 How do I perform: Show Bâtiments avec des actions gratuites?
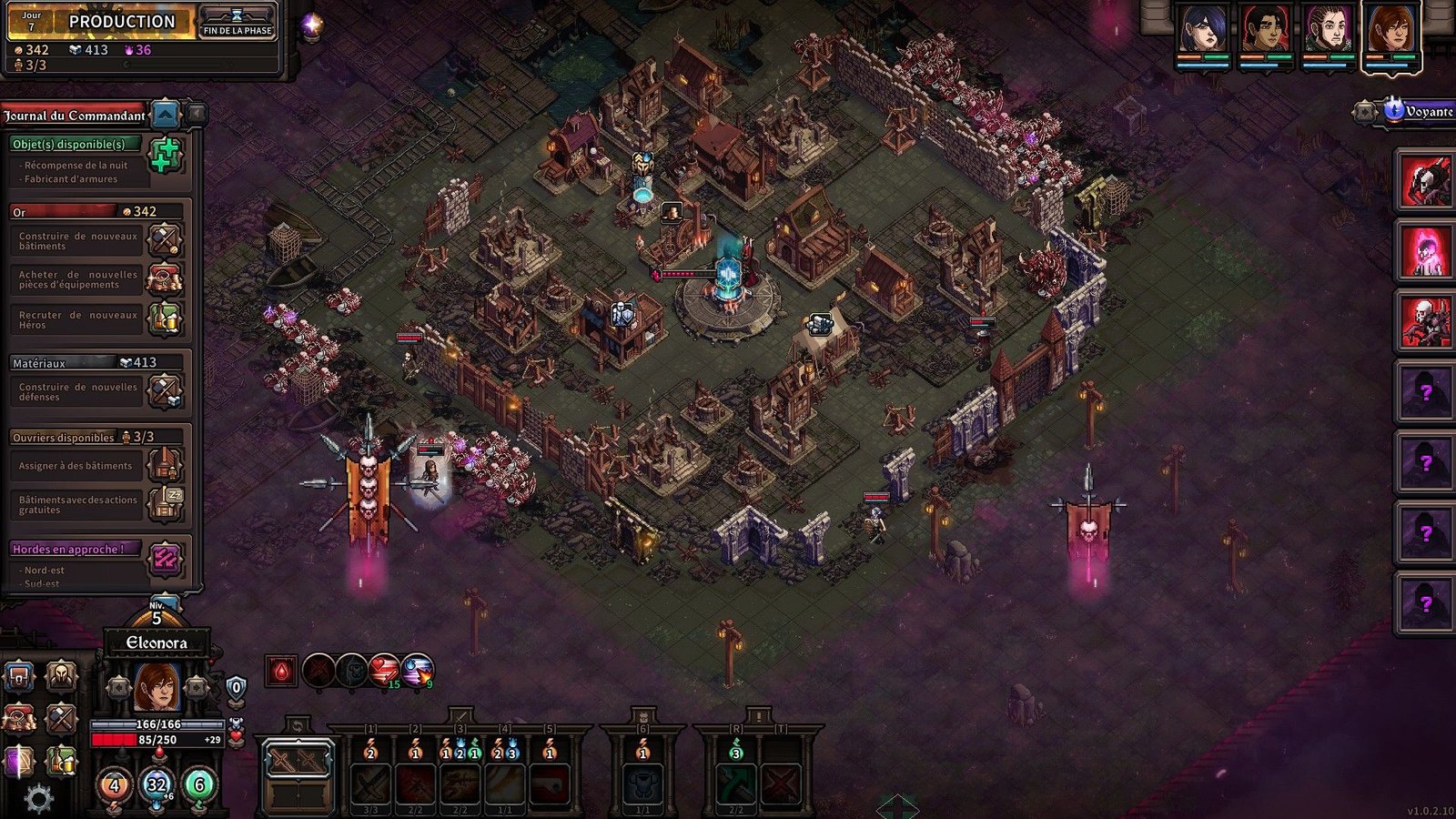[165, 503]
